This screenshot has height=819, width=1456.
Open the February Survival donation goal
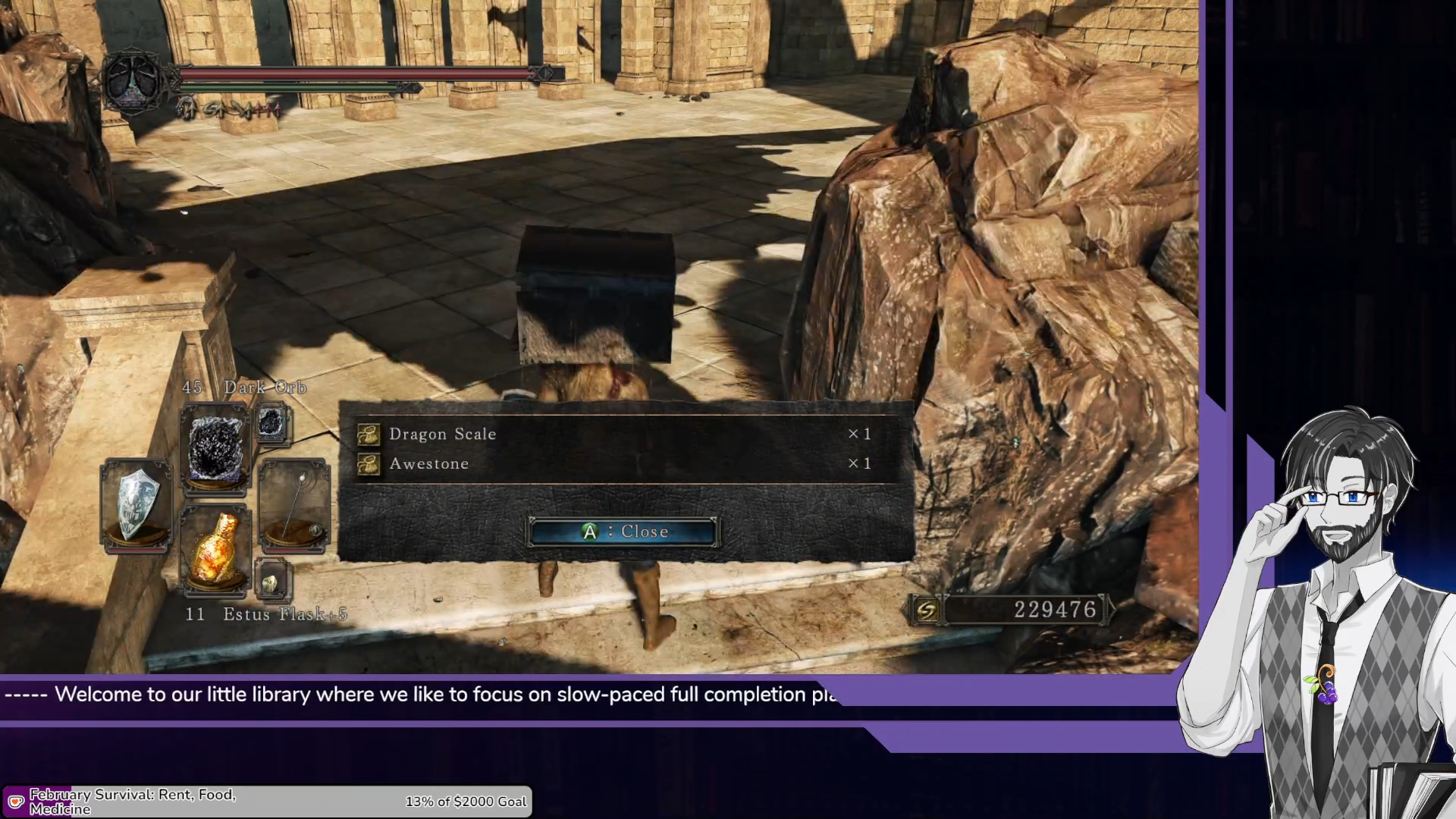(x=267, y=802)
